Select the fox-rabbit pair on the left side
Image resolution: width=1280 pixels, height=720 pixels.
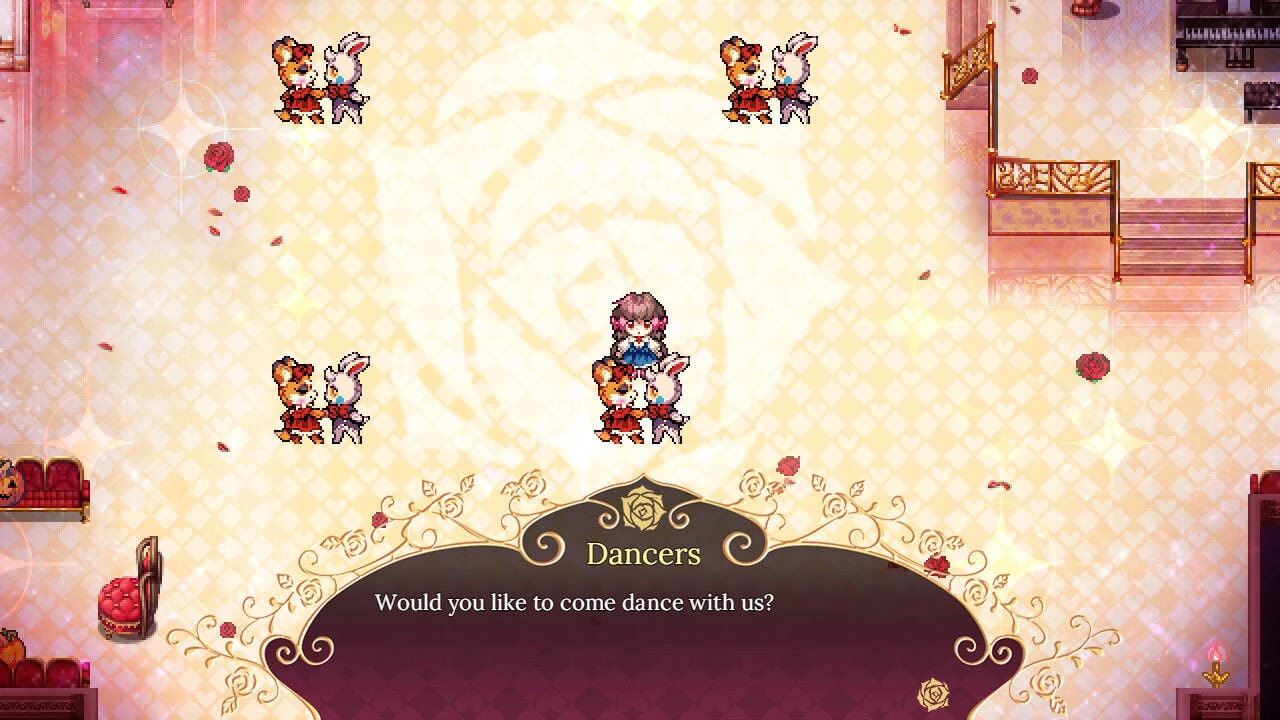[320, 395]
